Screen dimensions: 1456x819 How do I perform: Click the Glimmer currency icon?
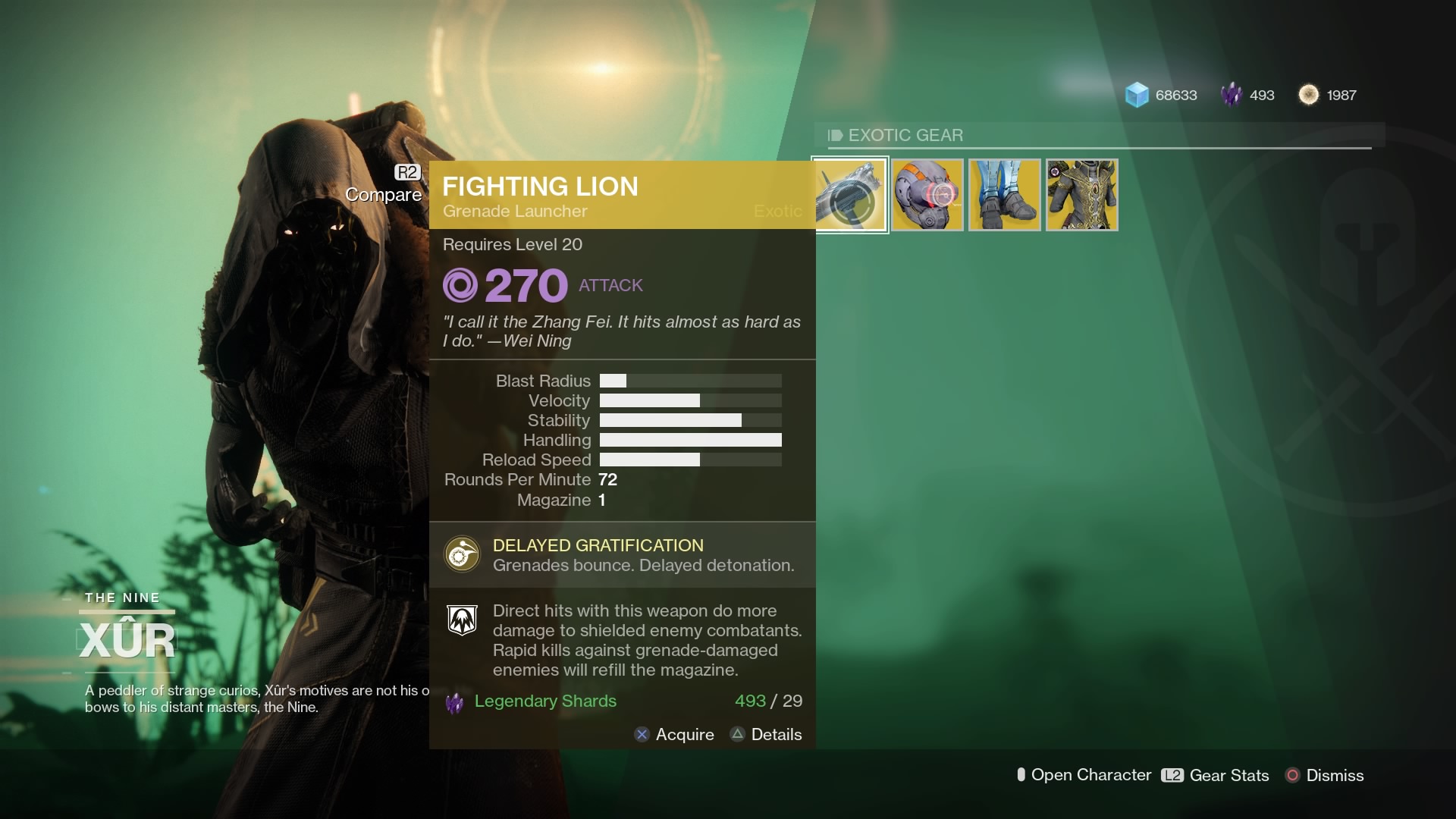1136,94
